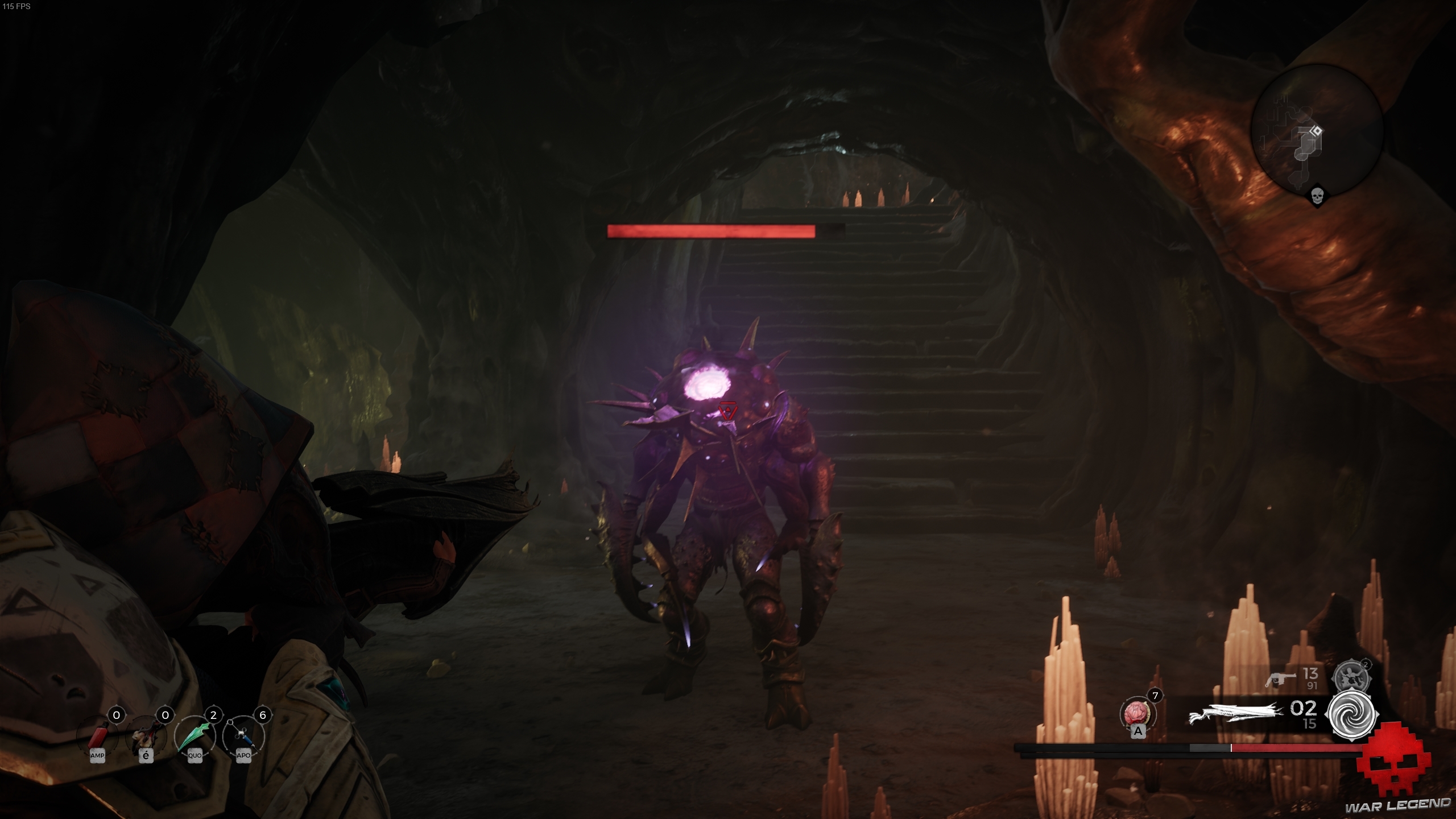Click the skull marker under the minimap
The width and height of the screenshot is (1456, 819).
click(x=1317, y=197)
